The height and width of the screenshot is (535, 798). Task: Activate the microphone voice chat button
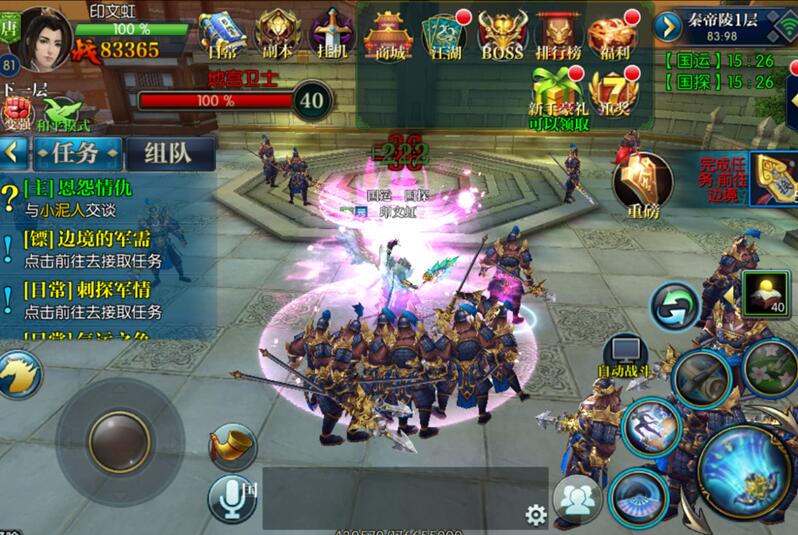click(x=232, y=497)
